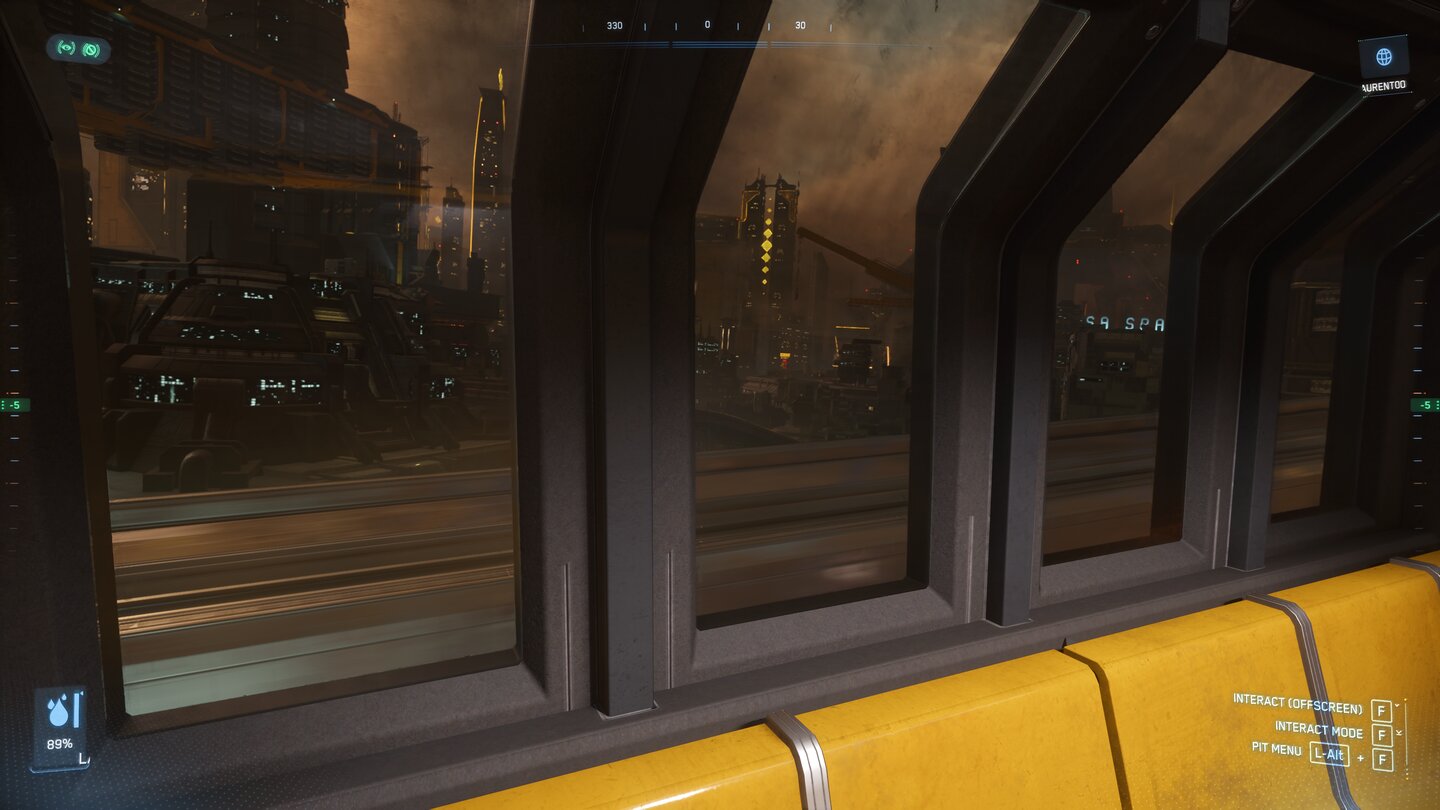This screenshot has width=1440, height=810.
Task: Click the F keybind icon for Interact Offscreen
Action: 1382,710
